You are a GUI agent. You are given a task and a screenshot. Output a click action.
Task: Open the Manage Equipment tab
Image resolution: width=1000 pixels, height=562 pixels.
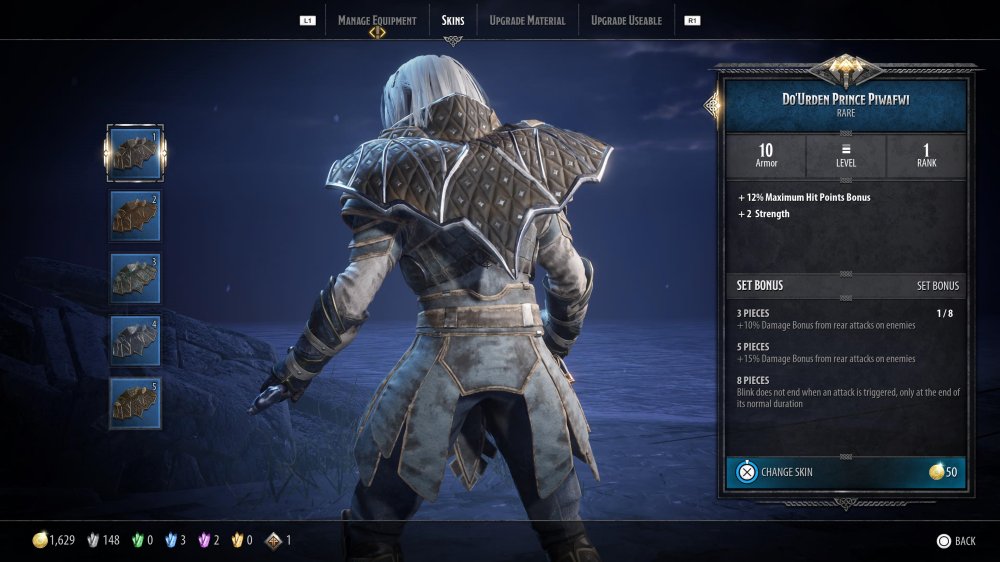tap(376, 20)
